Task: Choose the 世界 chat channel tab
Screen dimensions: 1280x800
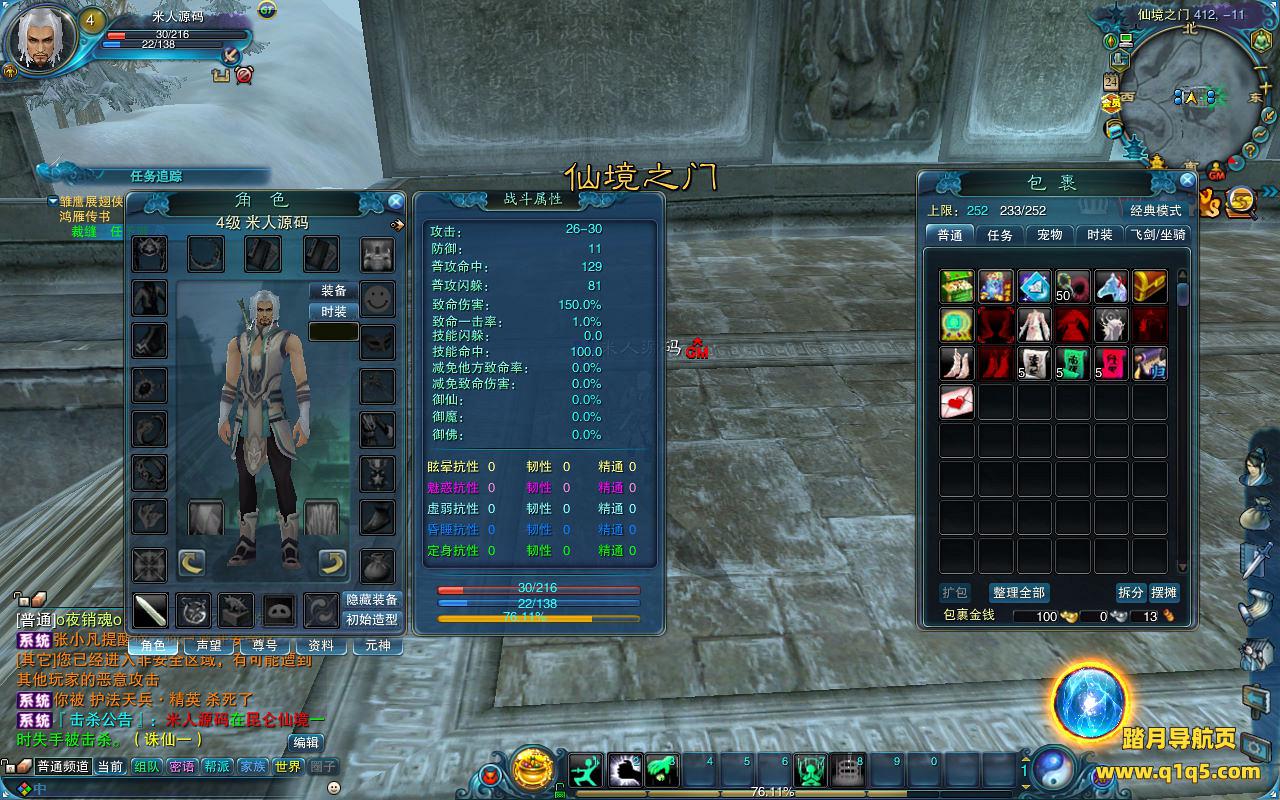Action: point(287,767)
